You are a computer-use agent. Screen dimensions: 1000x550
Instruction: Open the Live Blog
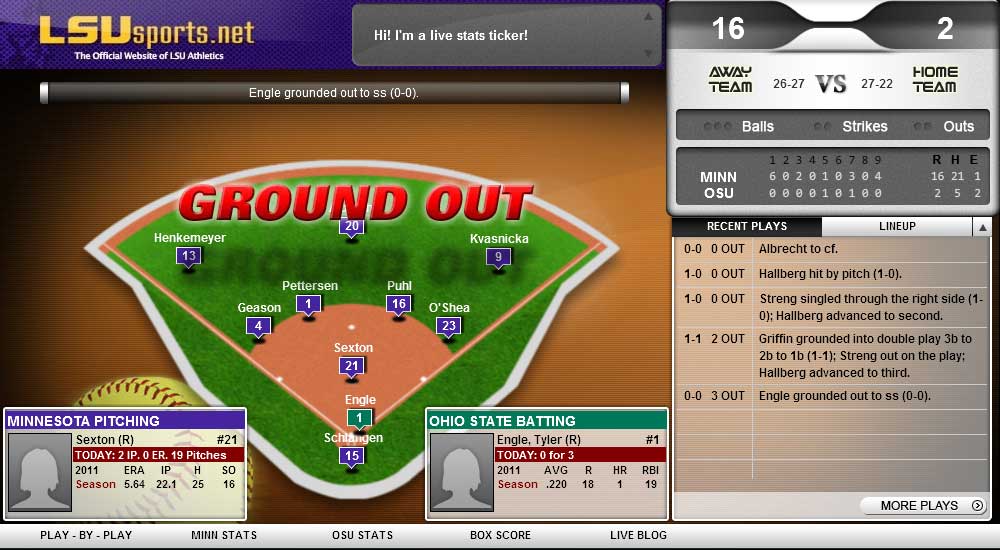(638, 535)
